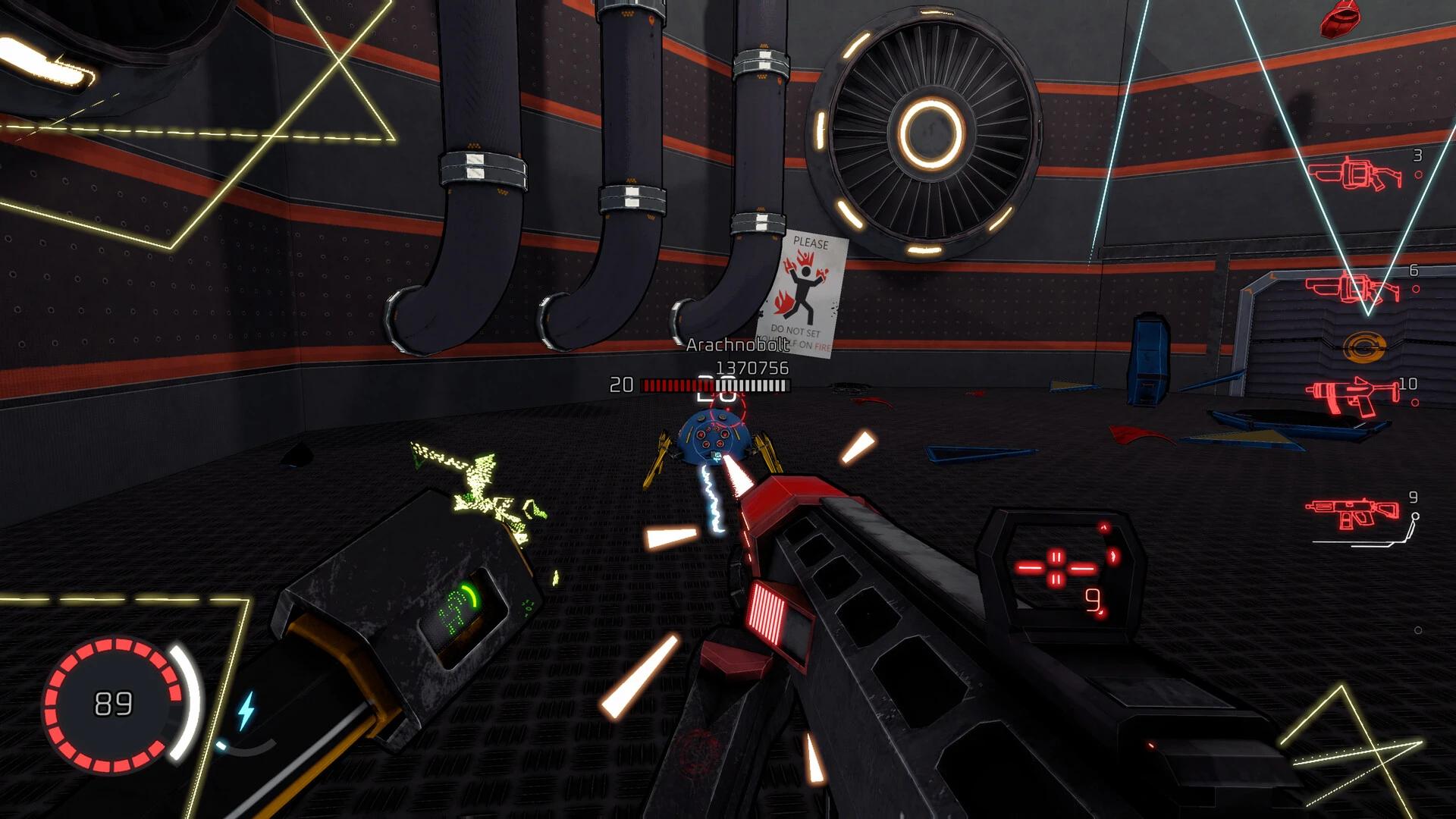Toggle the small circle beside weapon 3
The height and width of the screenshot is (819, 1456).
[1417, 175]
